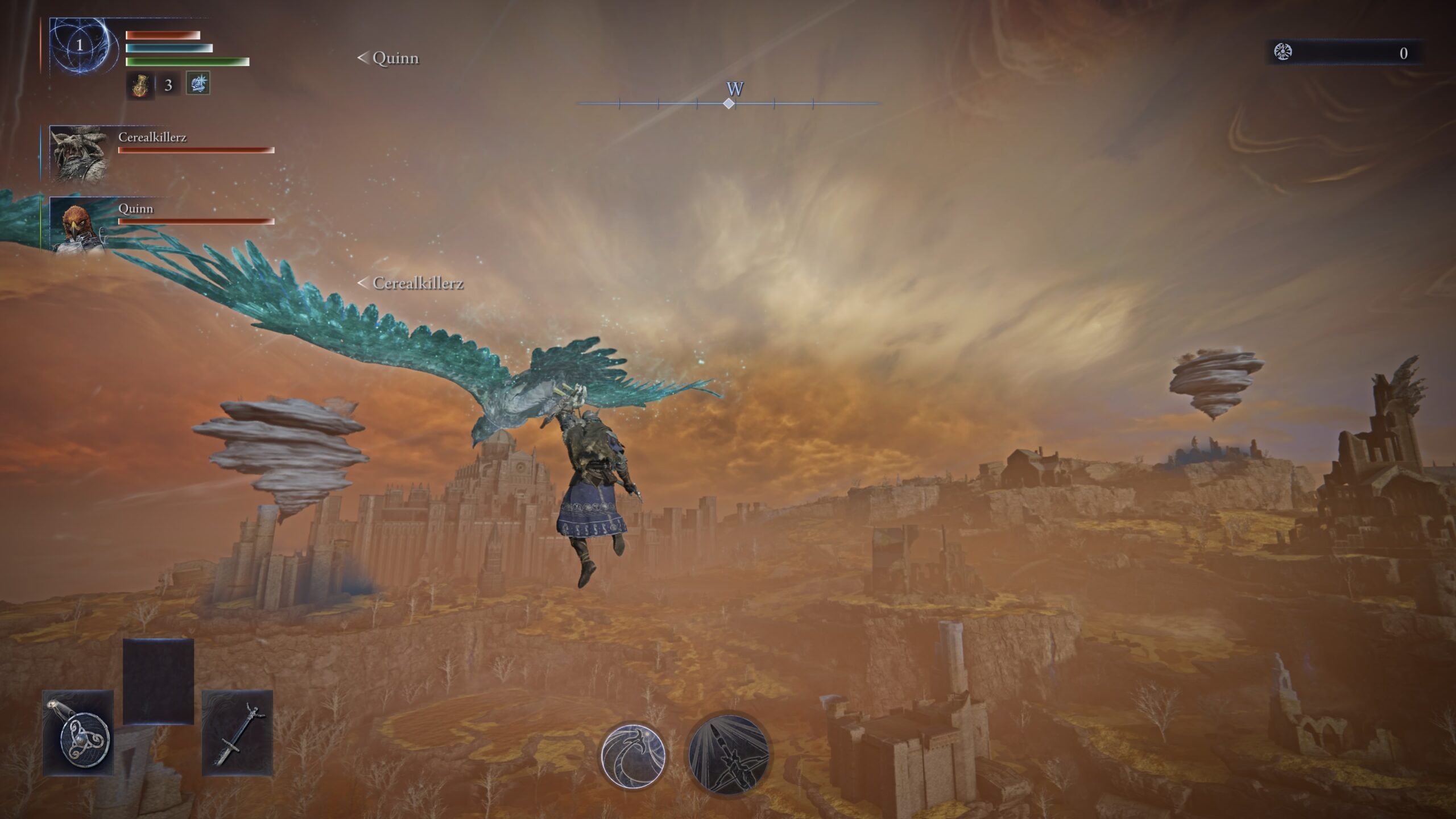Select the right-hand sword weapon slot
This screenshot has height=819, width=1456.
click(x=237, y=733)
